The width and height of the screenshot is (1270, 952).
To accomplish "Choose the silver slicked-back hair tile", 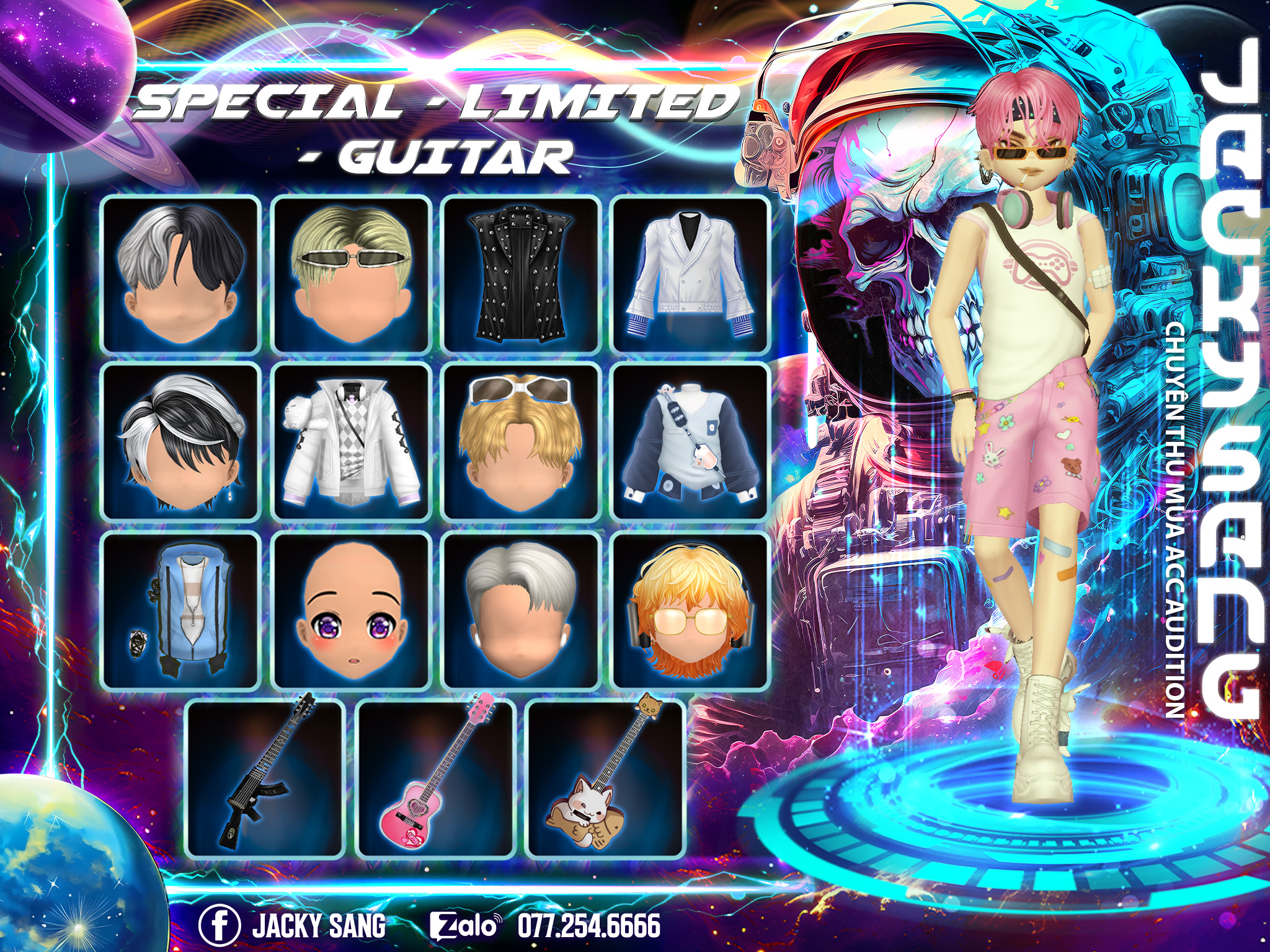I will pyautogui.click(x=520, y=610).
